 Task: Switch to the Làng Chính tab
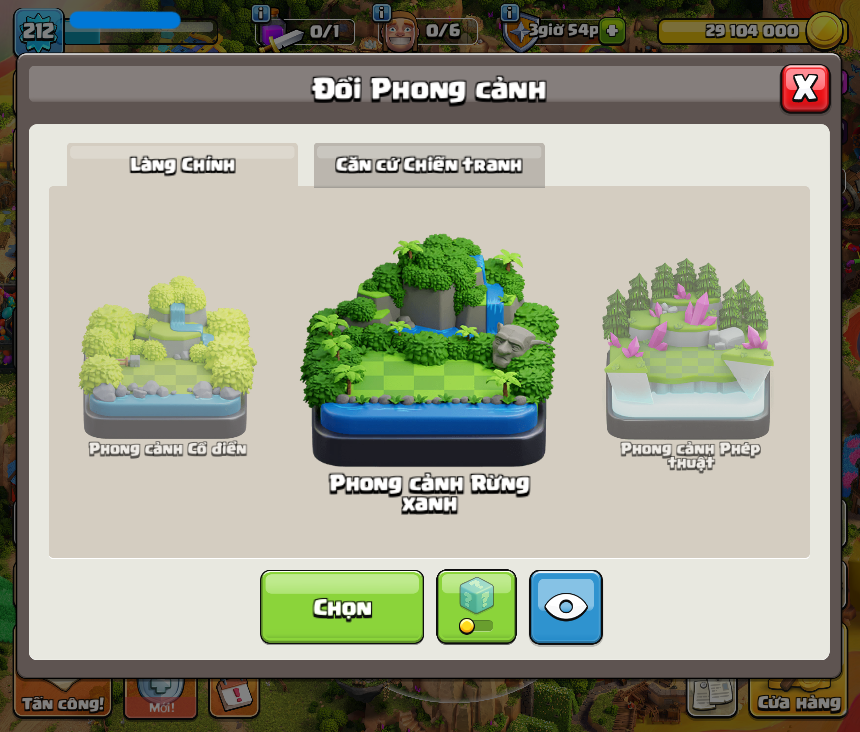click(x=182, y=165)
